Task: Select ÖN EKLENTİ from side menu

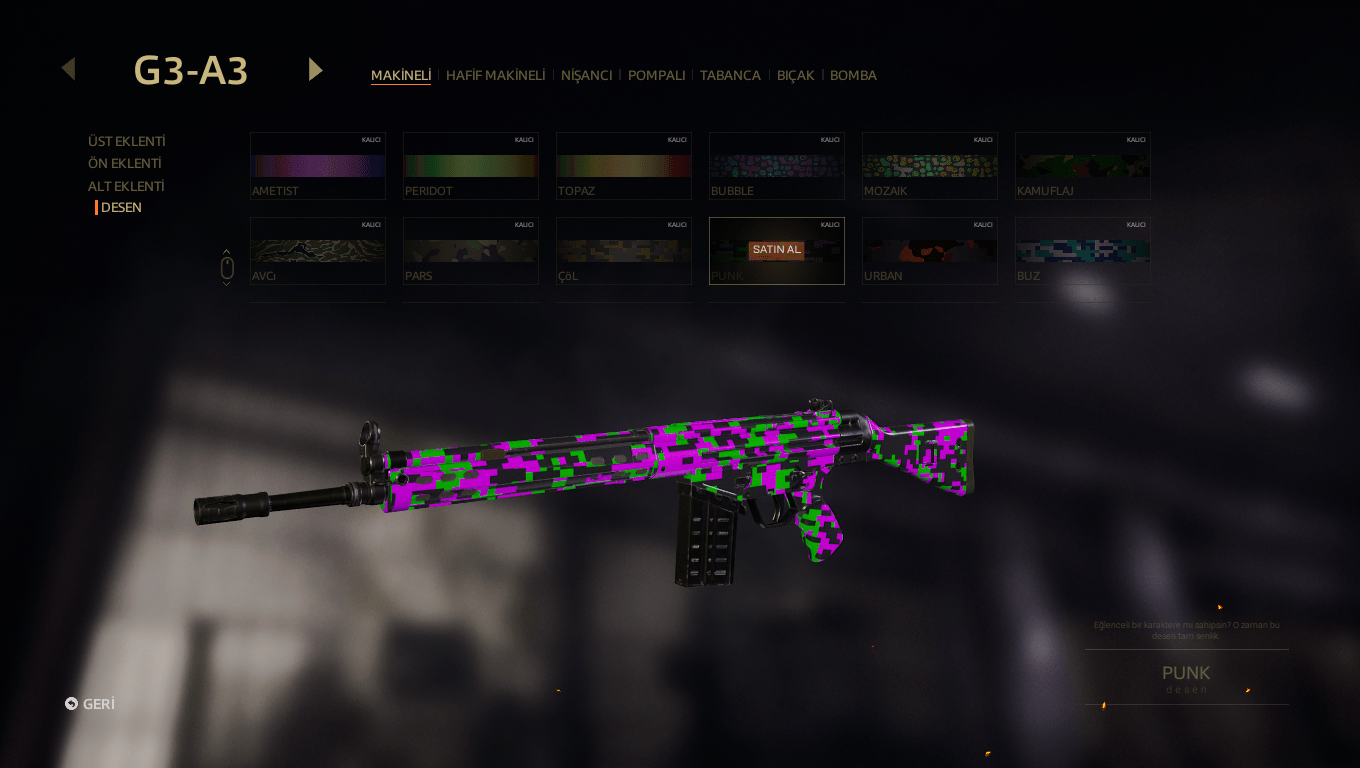Action: pos(124,164)
